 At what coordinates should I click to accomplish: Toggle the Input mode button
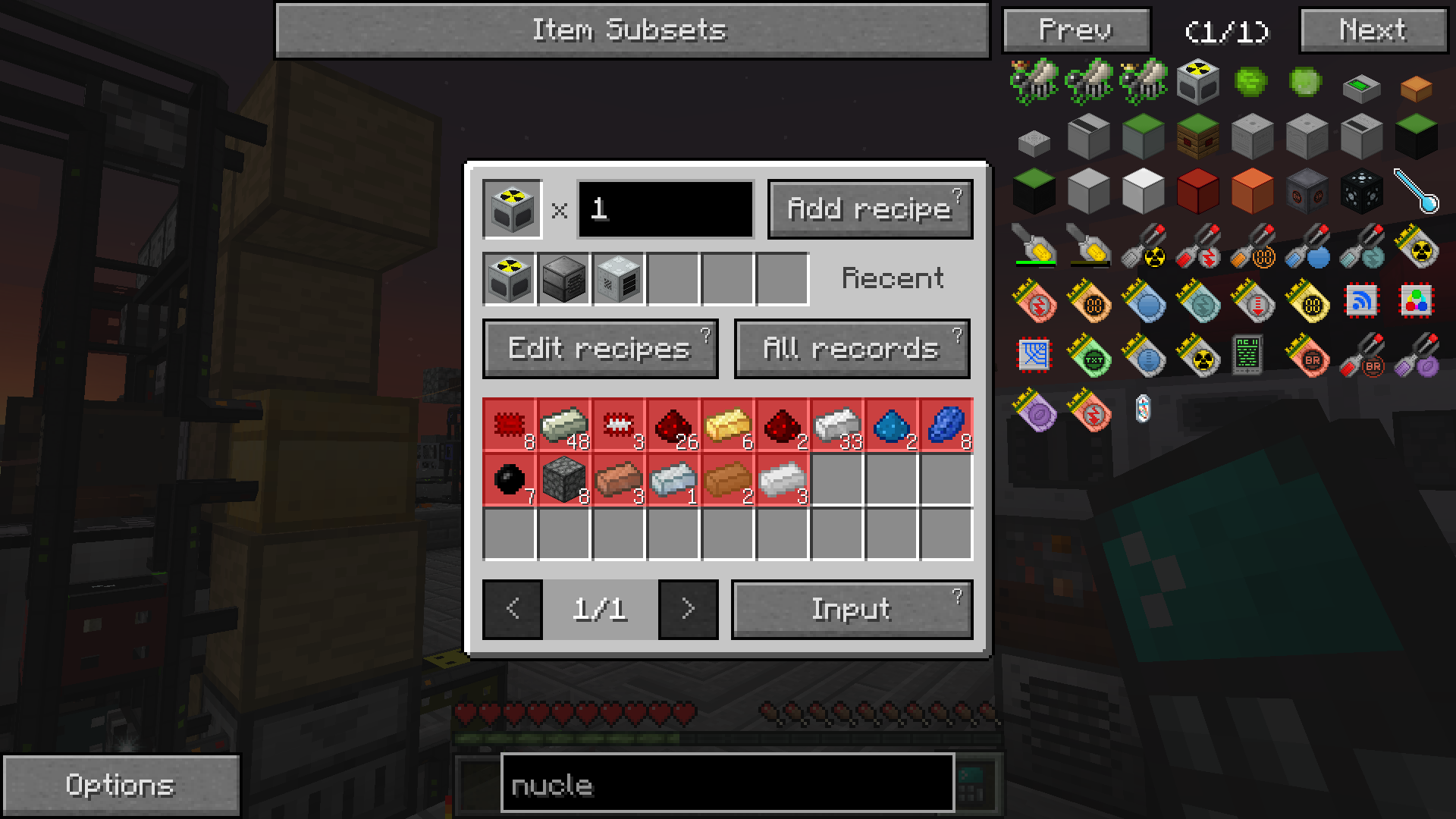pyautogui.click(x=852, y=609)
